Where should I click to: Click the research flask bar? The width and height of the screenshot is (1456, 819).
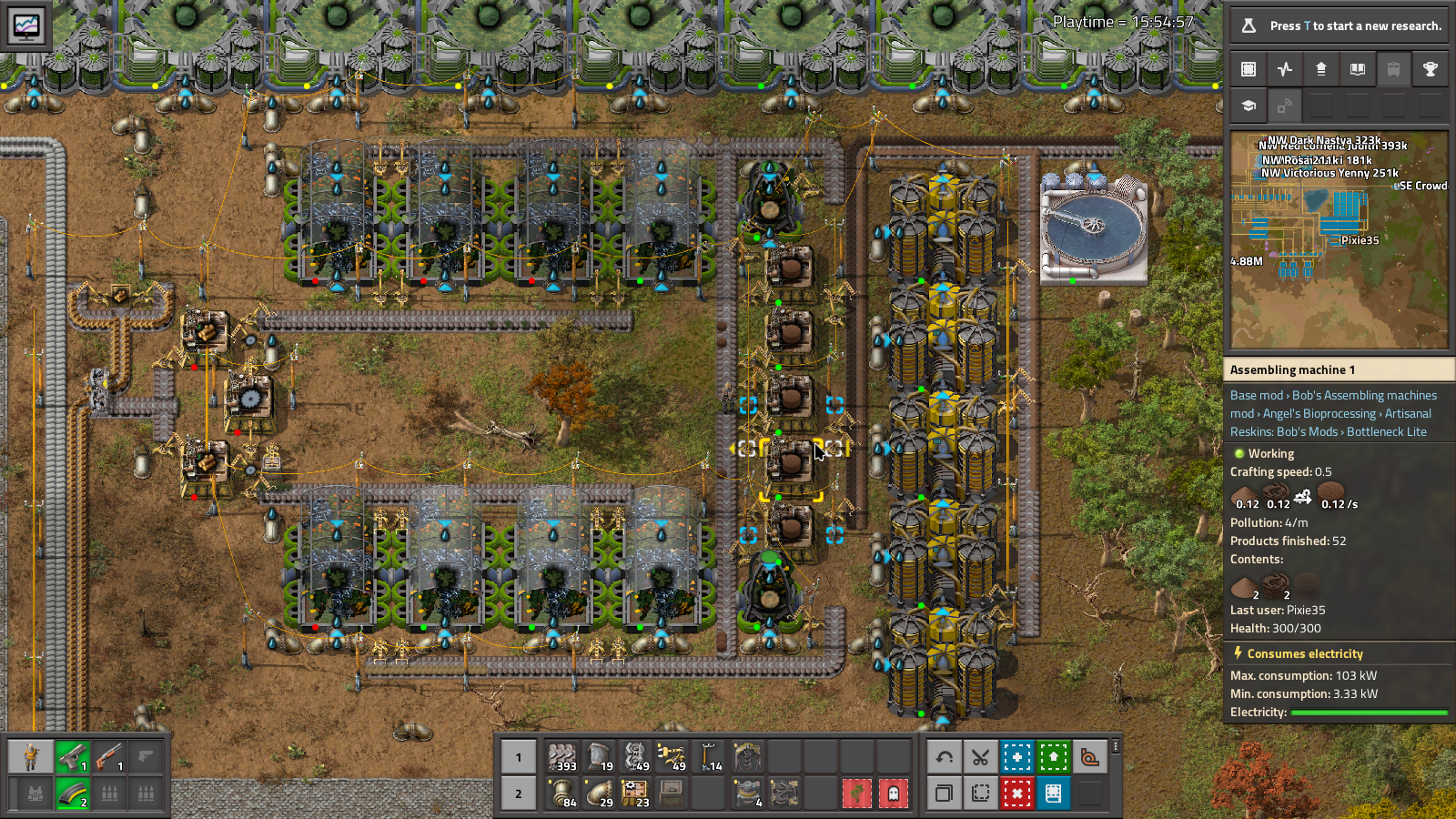pyautogui.click(x=1338, y=25)
